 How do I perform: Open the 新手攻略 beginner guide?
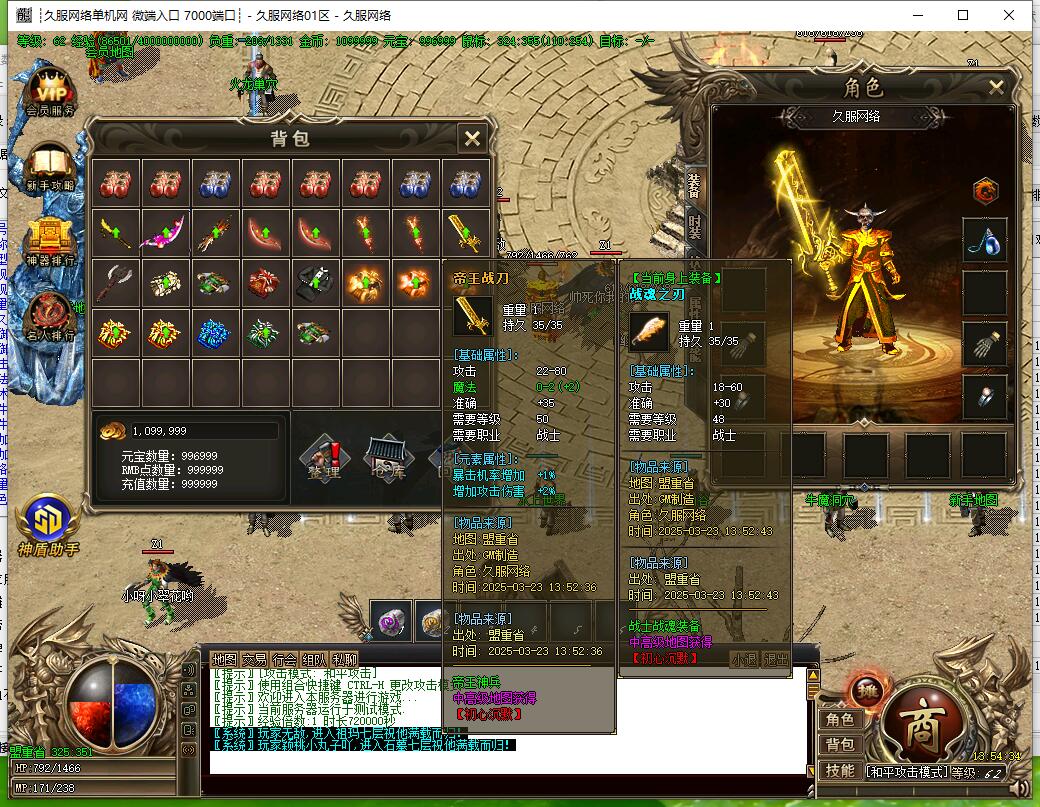click(51, 165)
